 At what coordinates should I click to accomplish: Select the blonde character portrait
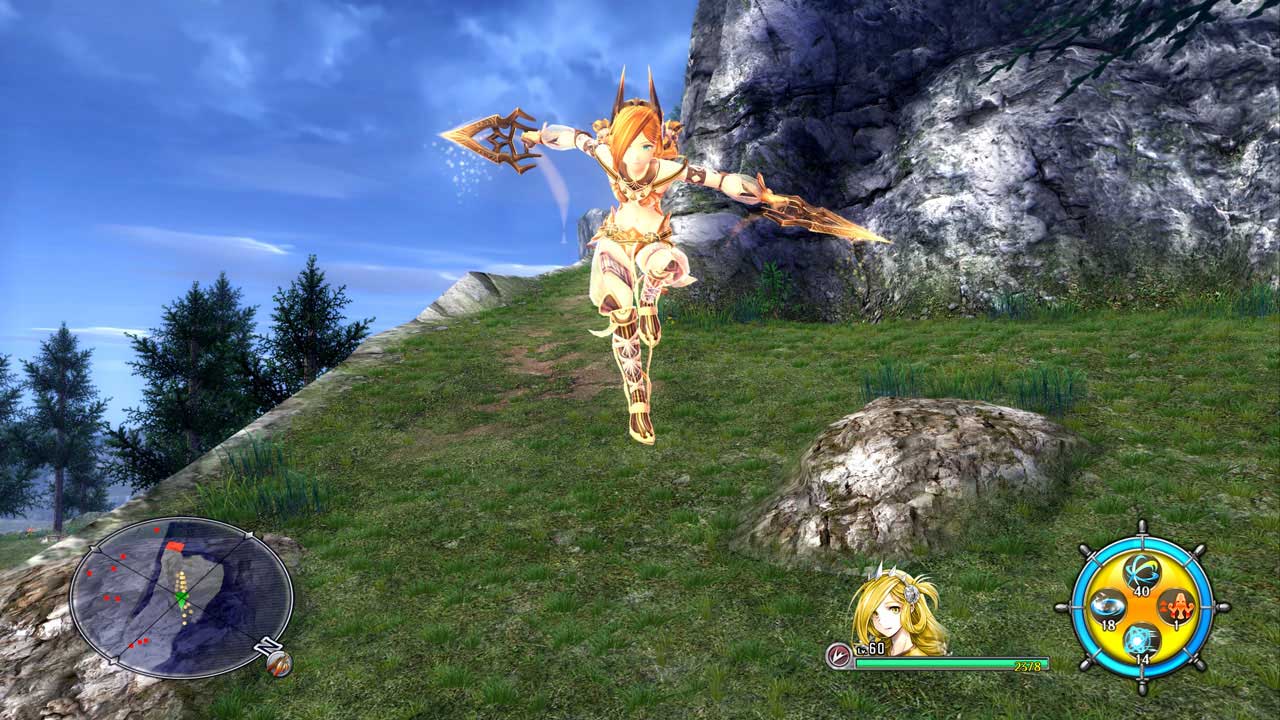tap(895, 612)
